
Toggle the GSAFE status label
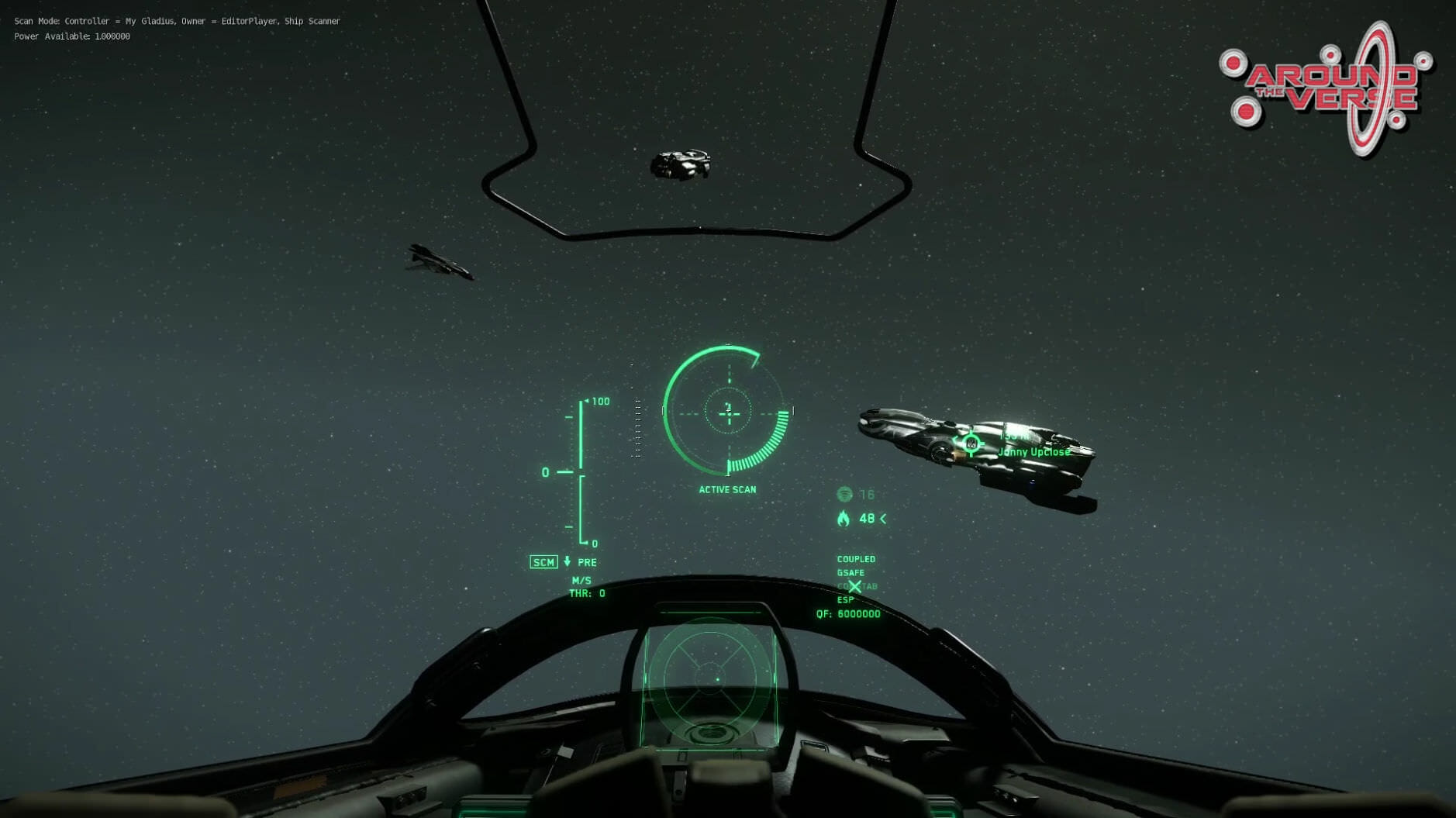pyautogui.click(x=850, y=573)
